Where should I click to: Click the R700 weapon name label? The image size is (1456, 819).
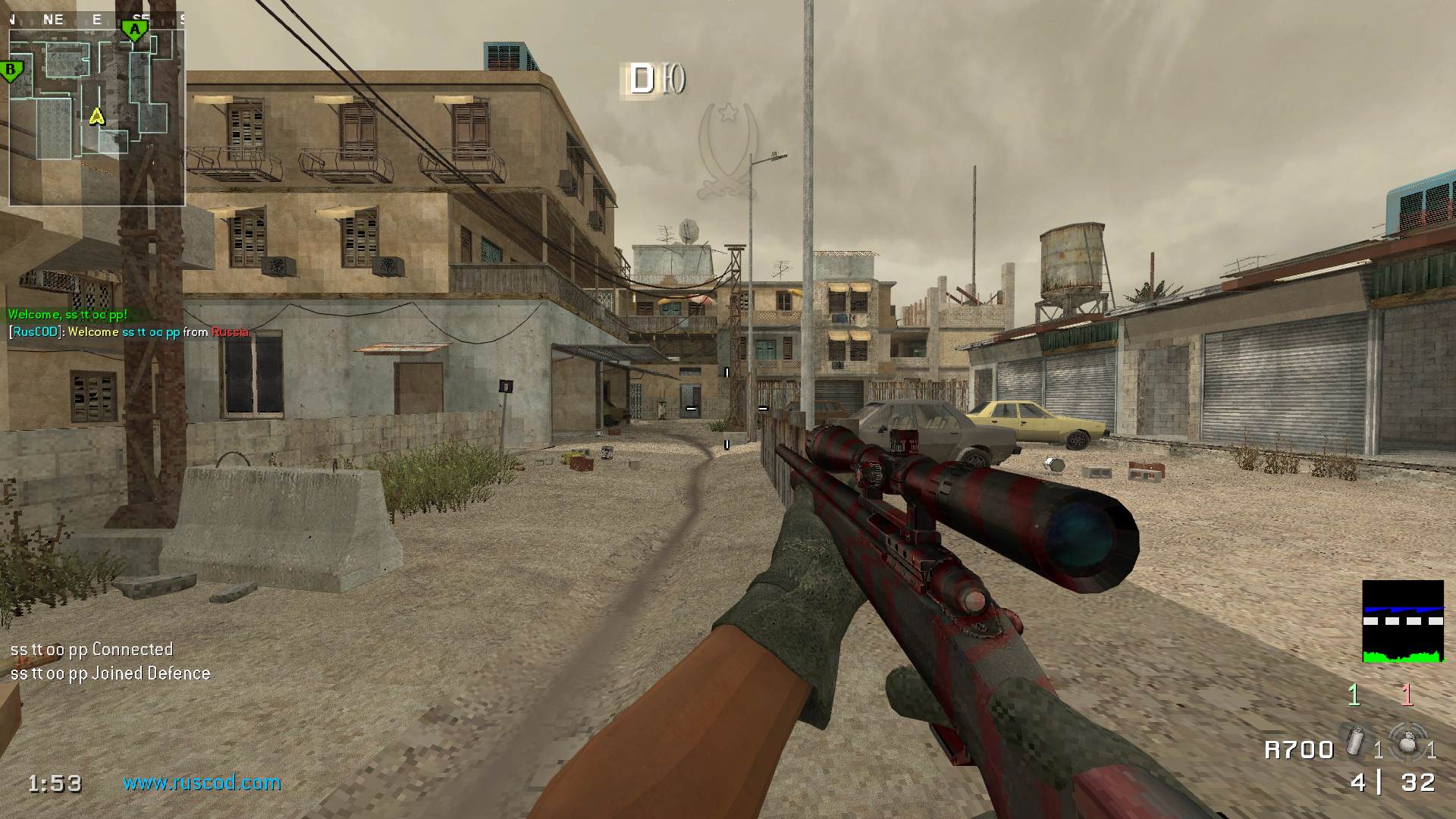pos(1299,750)
